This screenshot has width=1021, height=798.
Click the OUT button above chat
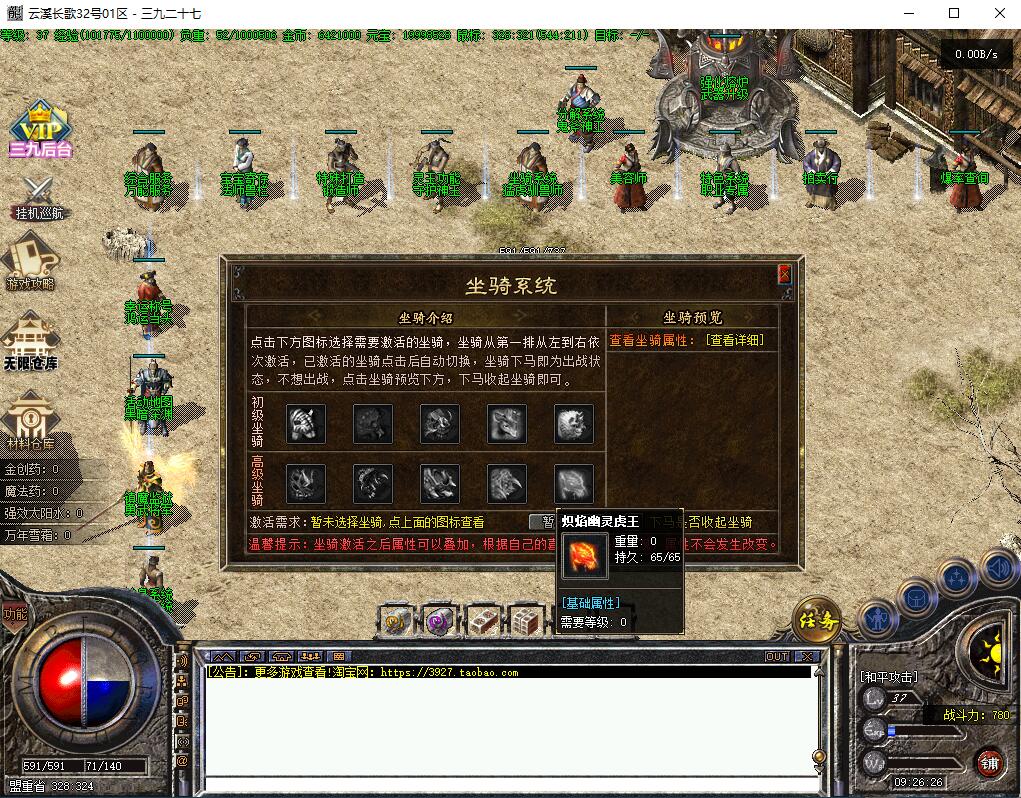(777, 657)
